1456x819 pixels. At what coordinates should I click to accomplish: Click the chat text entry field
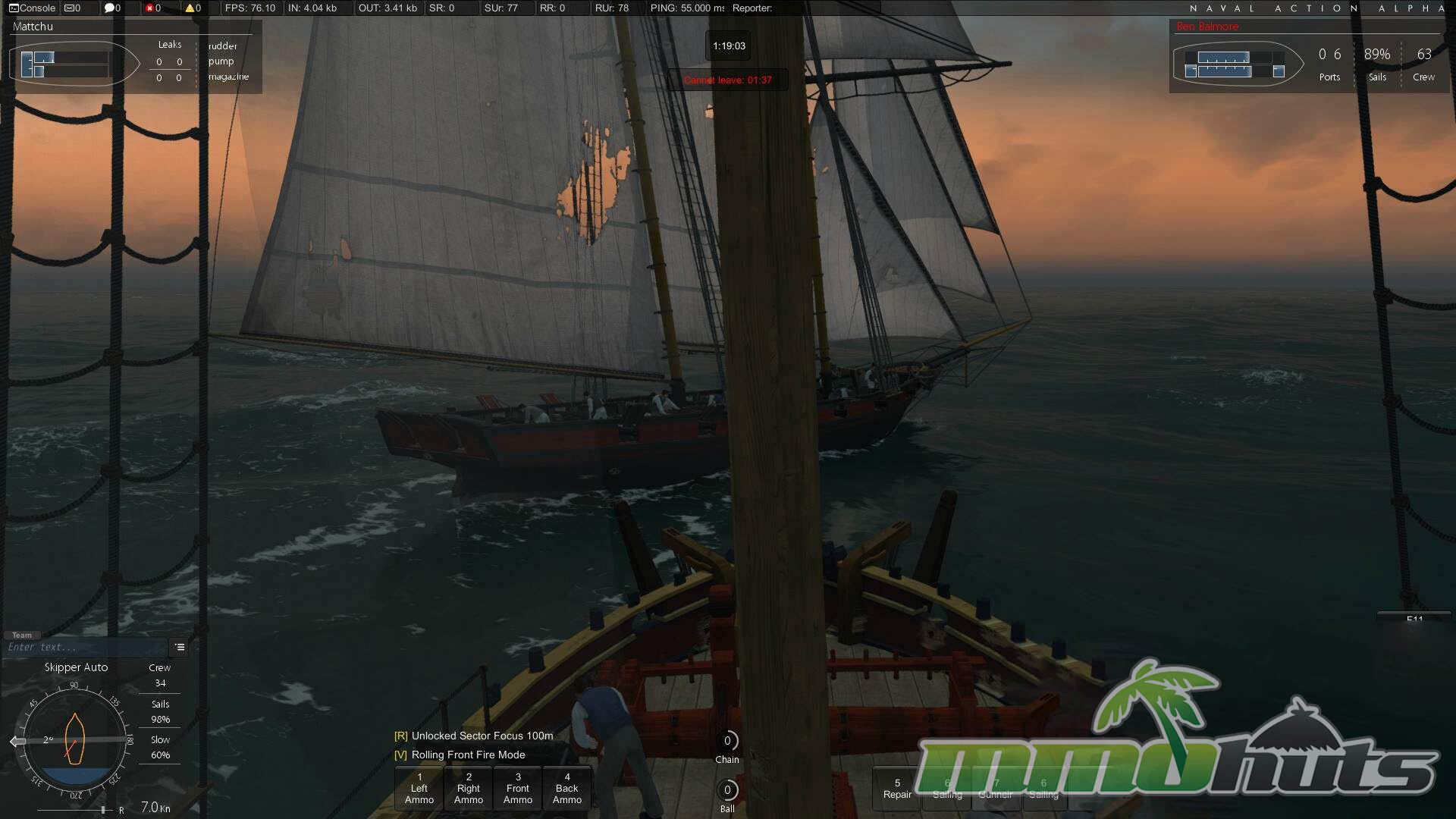click(x=85, y=648)
